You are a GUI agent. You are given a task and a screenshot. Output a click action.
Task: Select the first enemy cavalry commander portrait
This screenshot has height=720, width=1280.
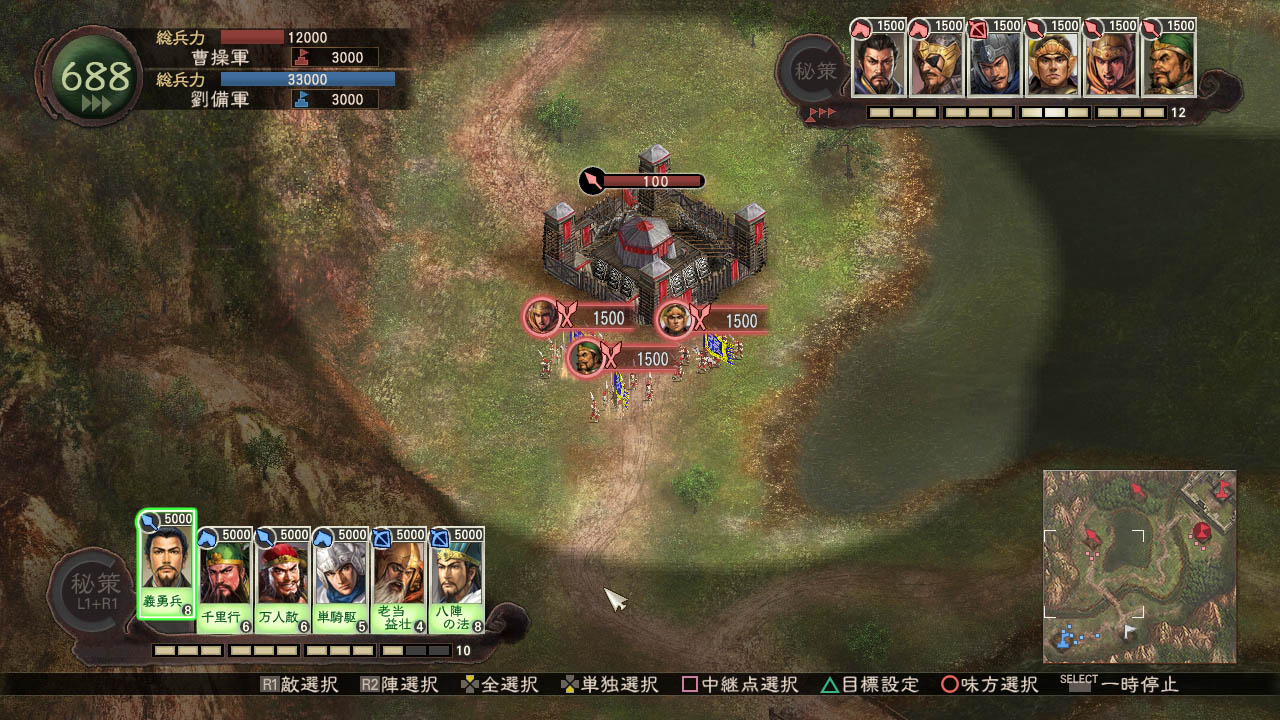click(x=878, y=60)
